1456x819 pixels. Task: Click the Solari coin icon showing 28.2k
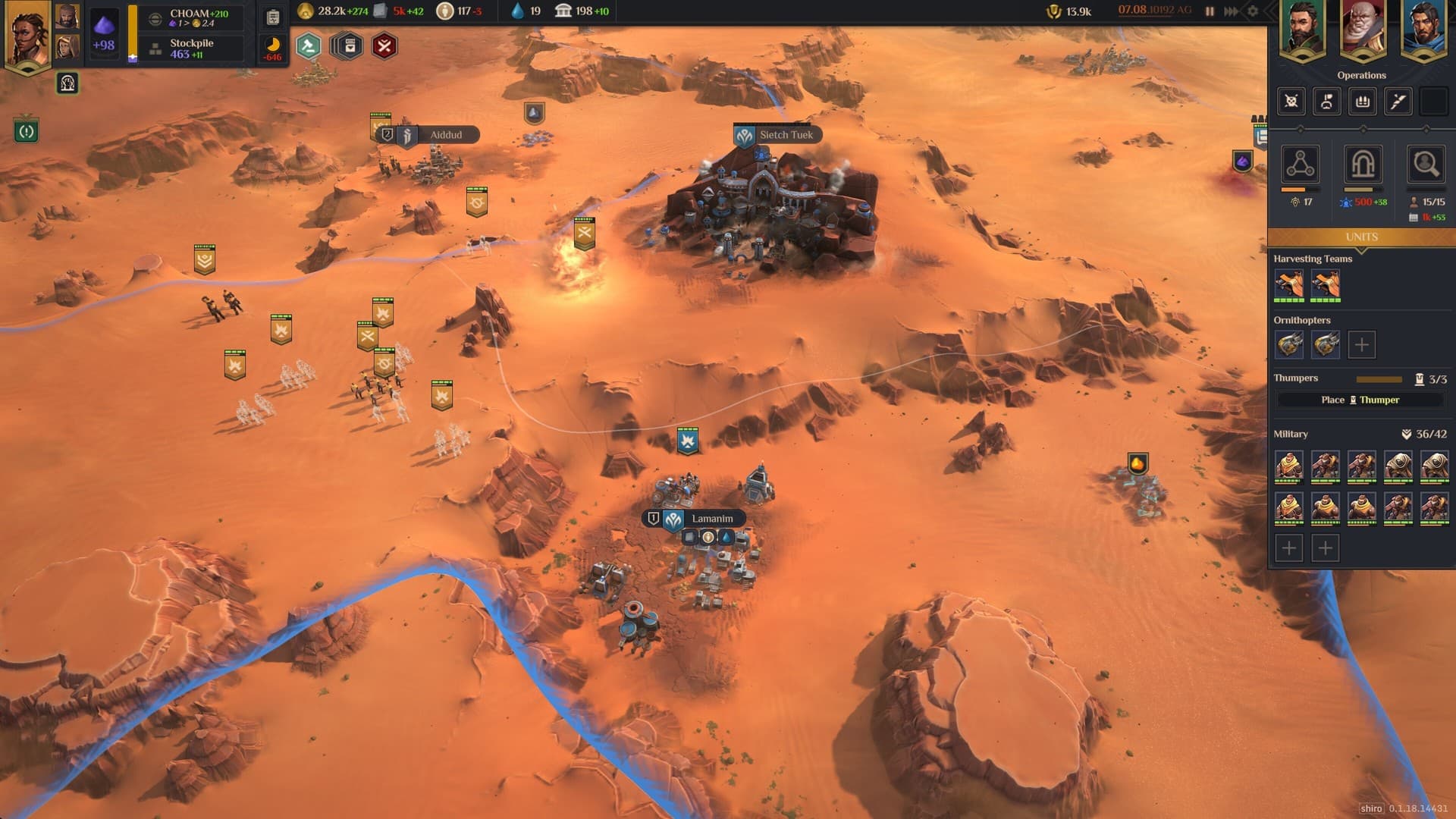[x=306, y=11]
